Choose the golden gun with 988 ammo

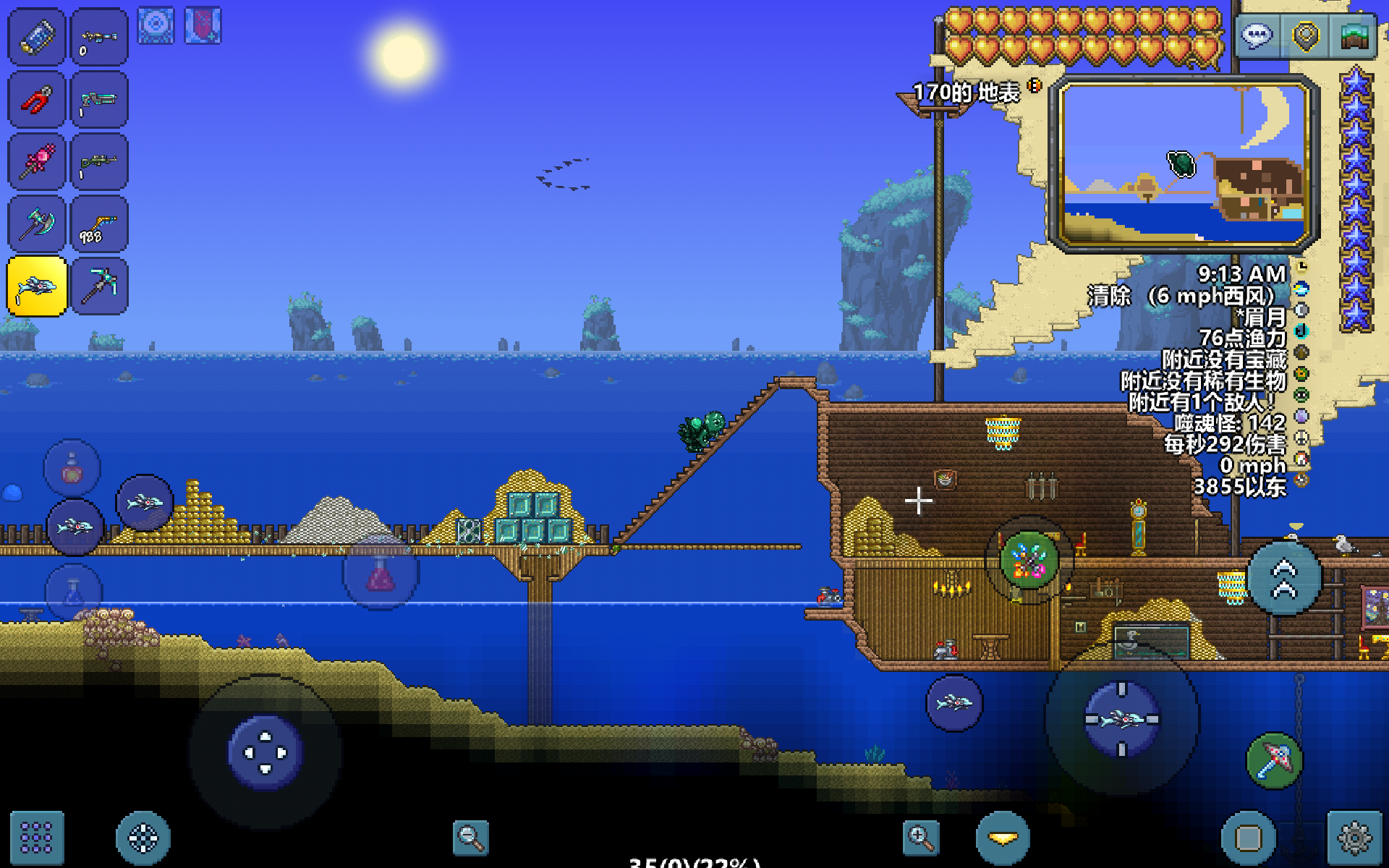[99, 224]
